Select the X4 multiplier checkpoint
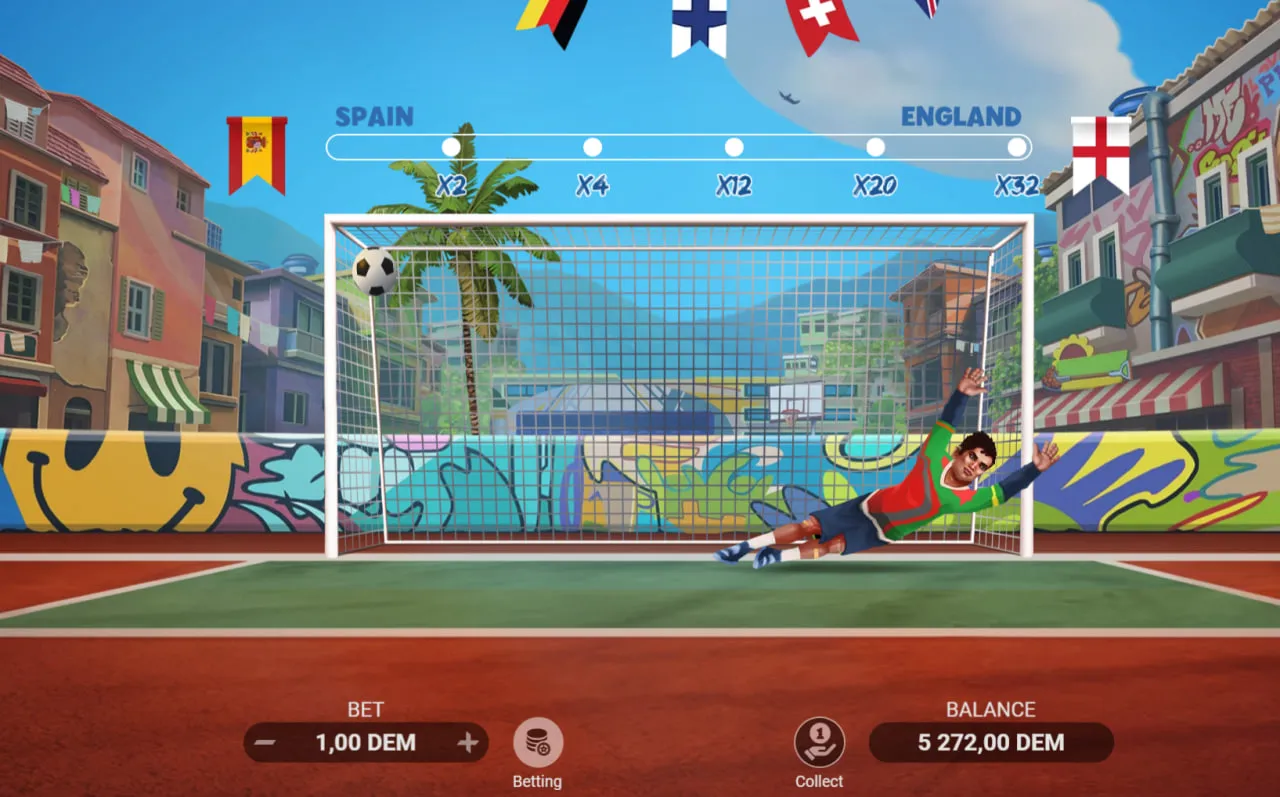 (x=592, y=146)
